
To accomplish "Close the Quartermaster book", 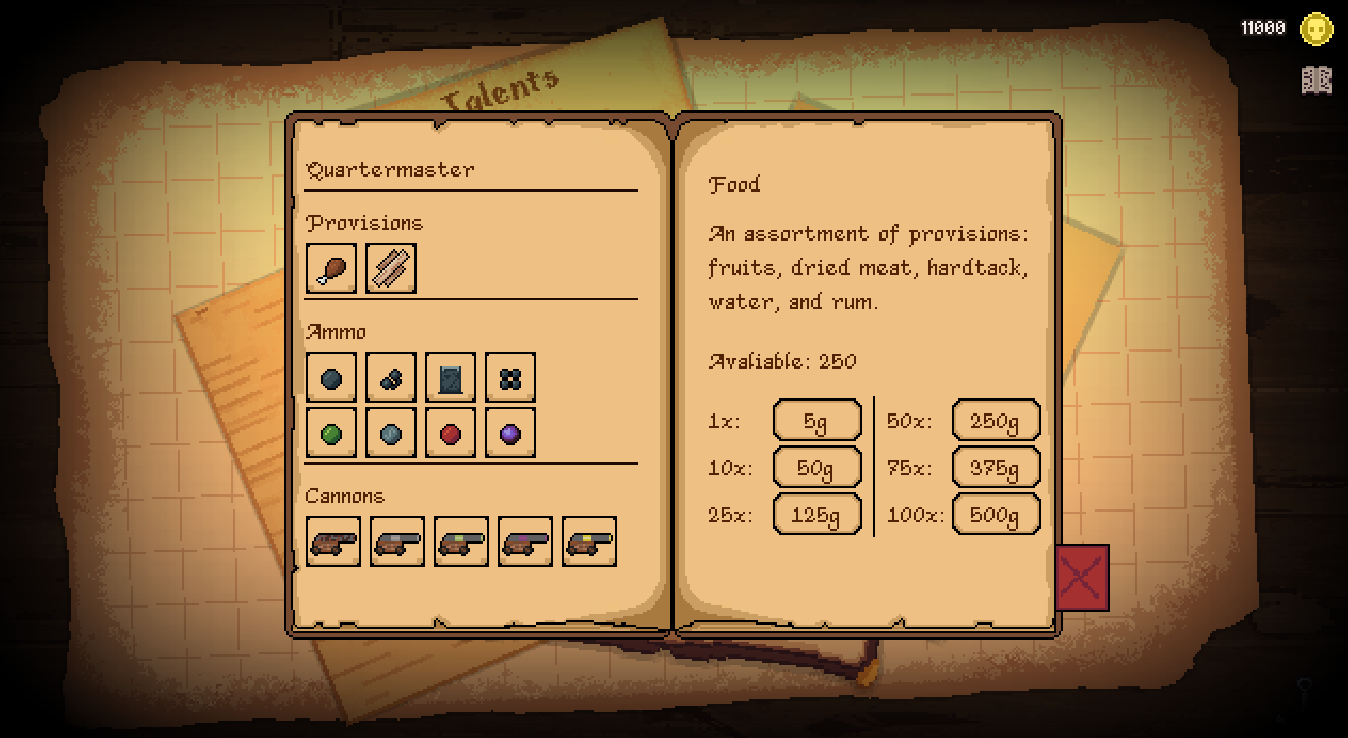I will pos(1082,578).
